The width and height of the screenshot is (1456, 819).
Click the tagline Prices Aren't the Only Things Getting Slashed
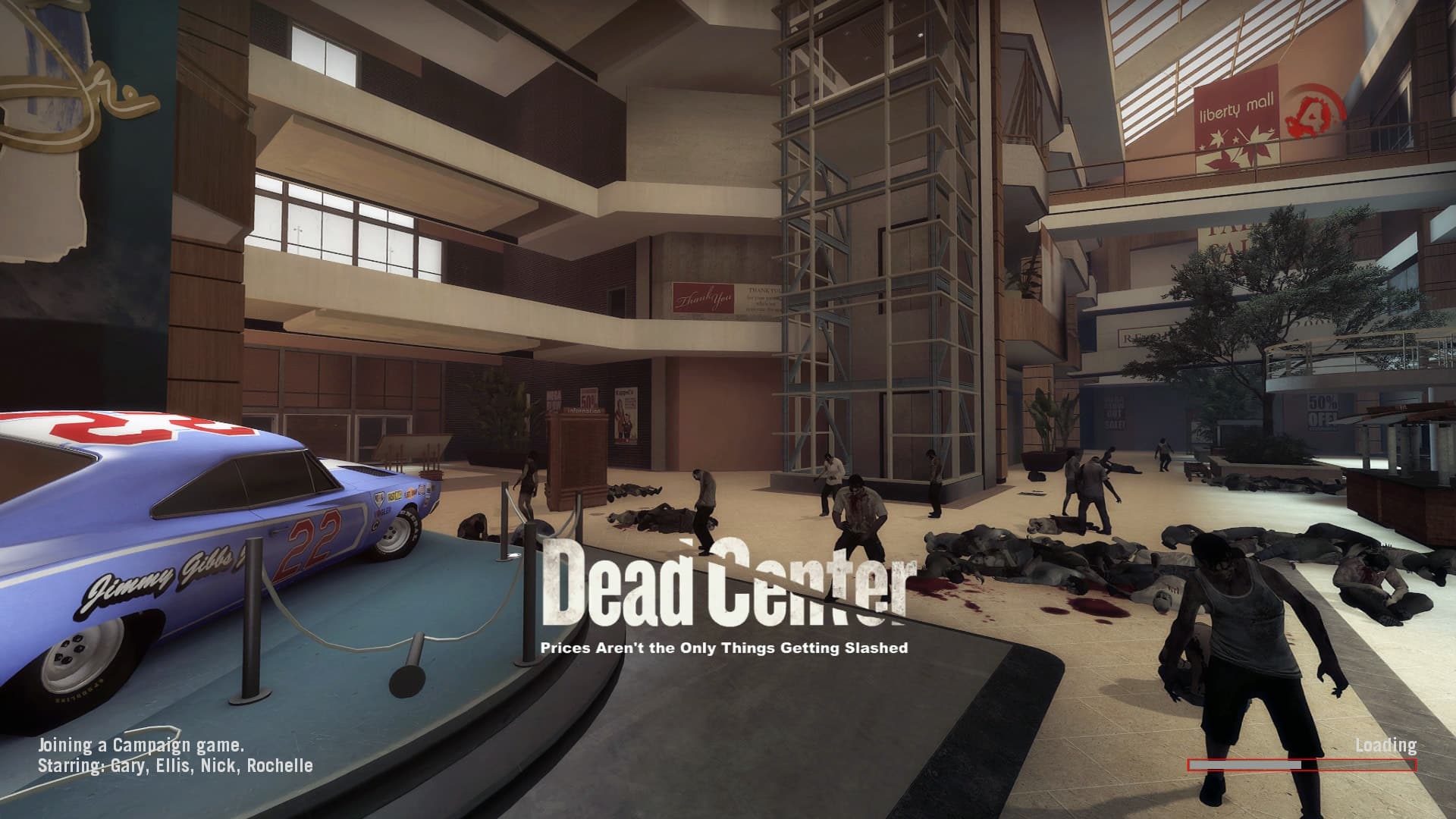[725, 649]
